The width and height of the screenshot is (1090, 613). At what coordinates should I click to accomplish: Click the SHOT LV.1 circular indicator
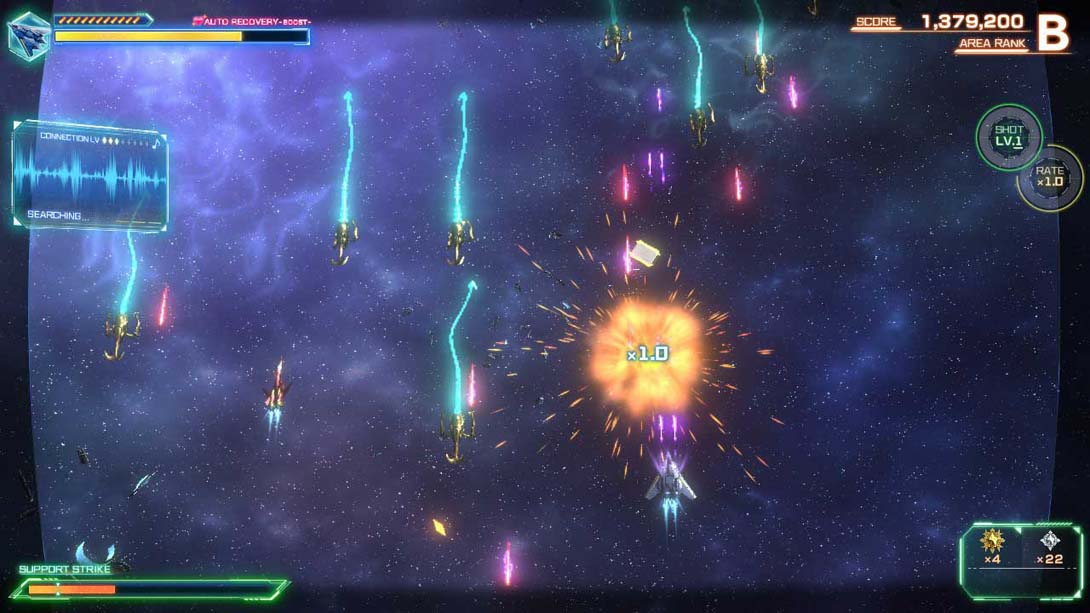pos(1008,137)
